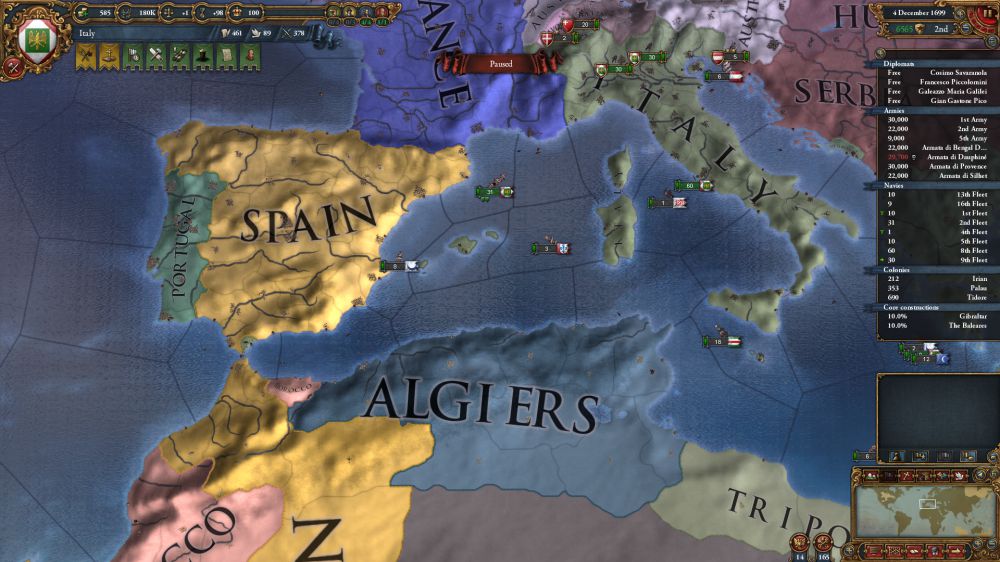Select the 1st Army in outliner

click(x=933, y=121)
